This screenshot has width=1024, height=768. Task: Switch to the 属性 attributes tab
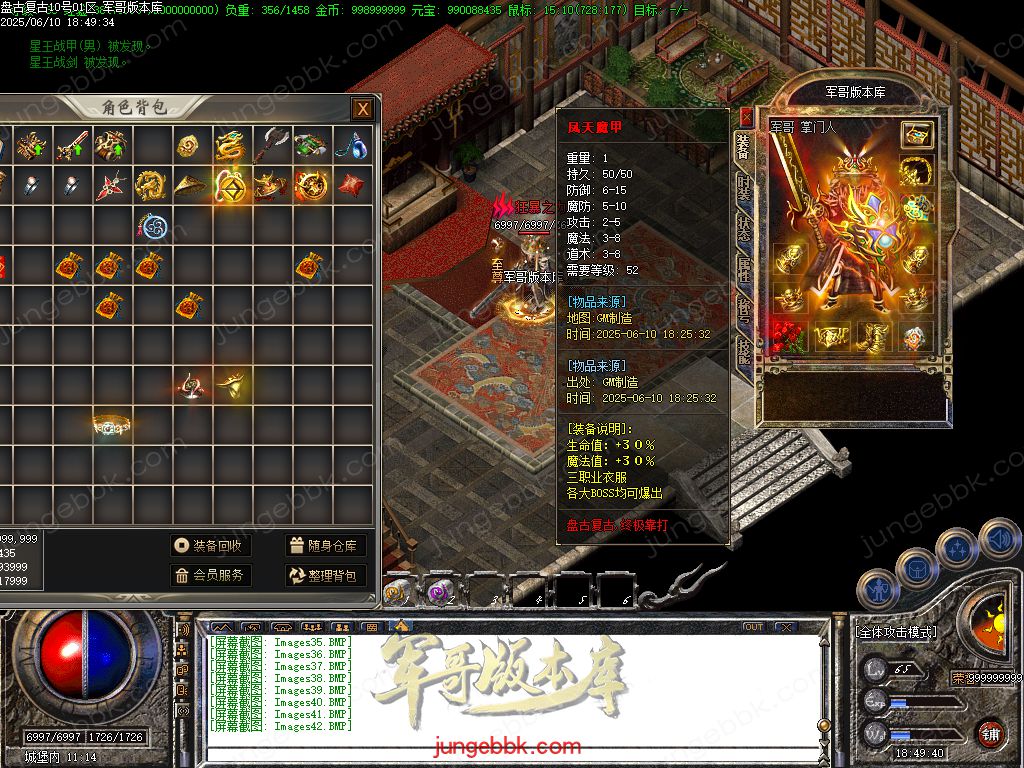(744, 270)
